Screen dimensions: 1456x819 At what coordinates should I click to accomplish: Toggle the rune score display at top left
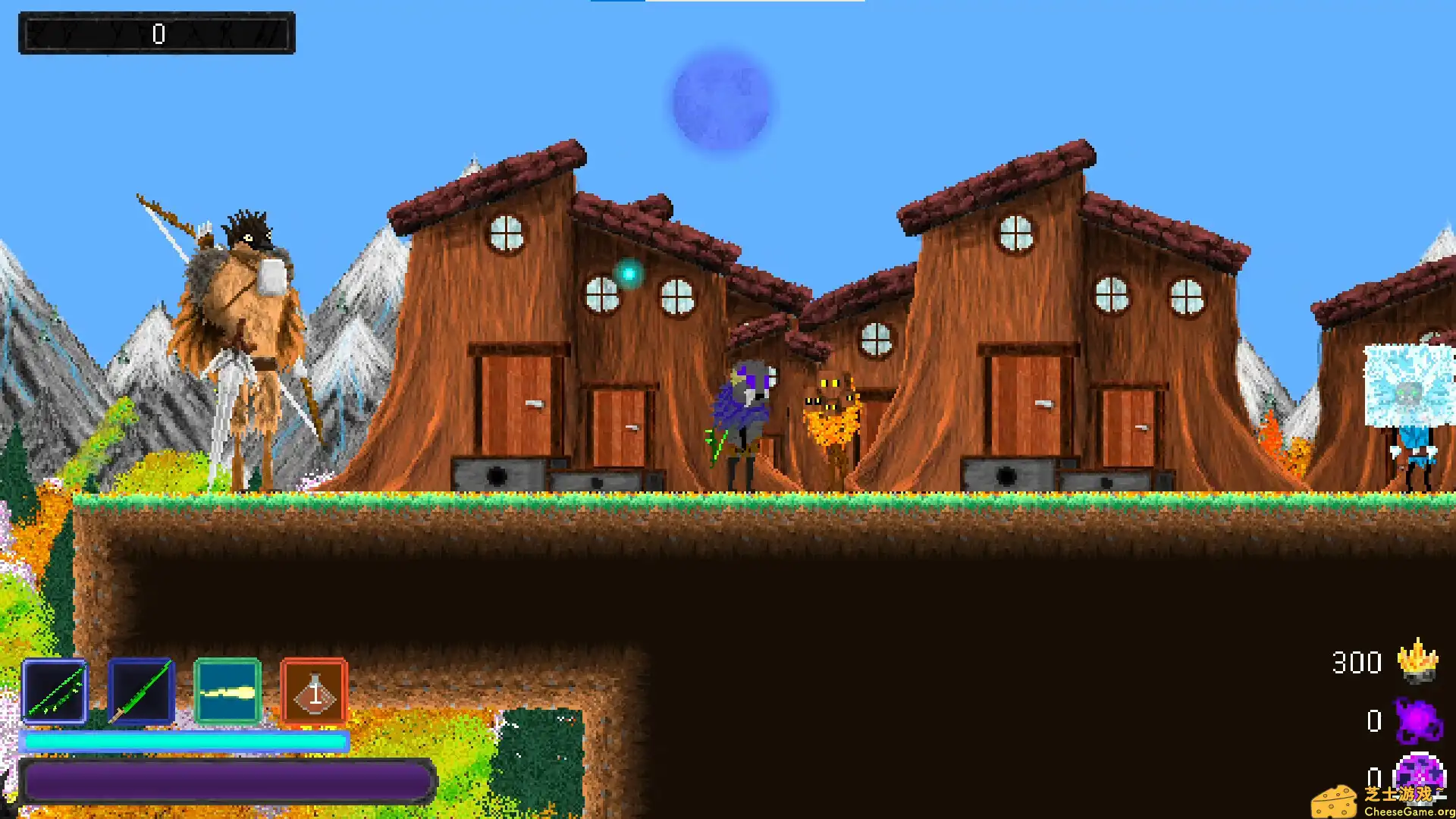tap(157, 33)
